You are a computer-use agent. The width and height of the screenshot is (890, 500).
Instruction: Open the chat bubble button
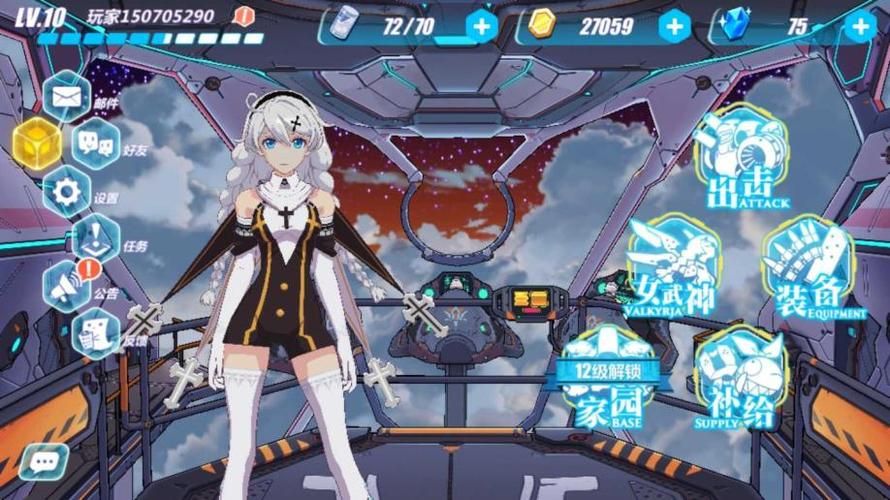43,461
